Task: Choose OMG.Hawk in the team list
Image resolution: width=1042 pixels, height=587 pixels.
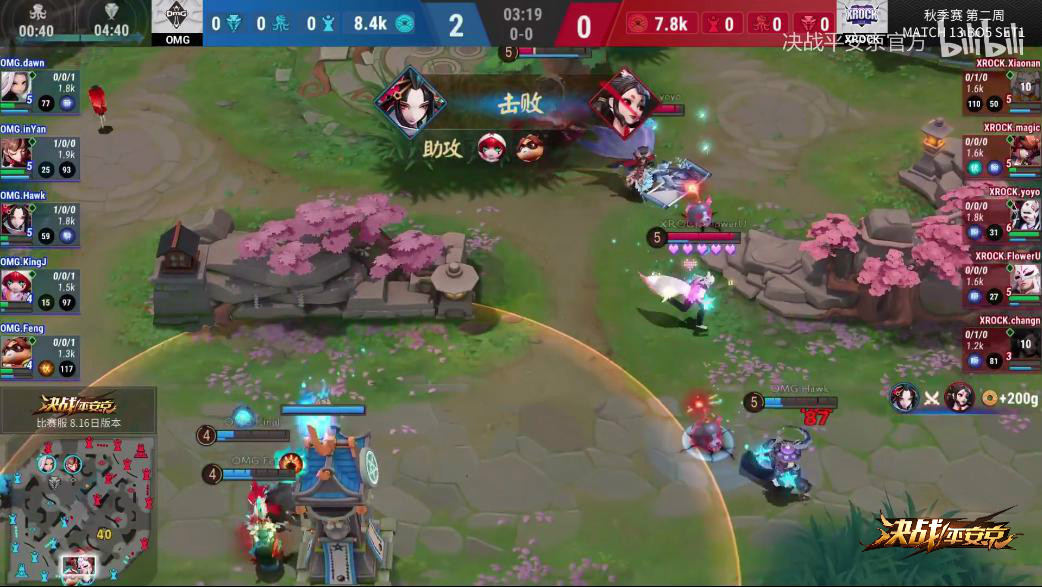Action: click(x=16, y=218)
